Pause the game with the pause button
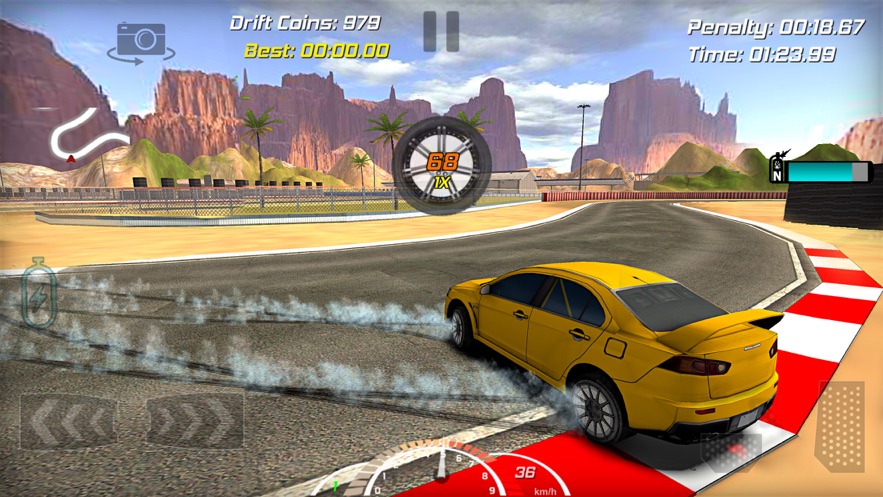The image size is (883, 497). pos(440,32)
